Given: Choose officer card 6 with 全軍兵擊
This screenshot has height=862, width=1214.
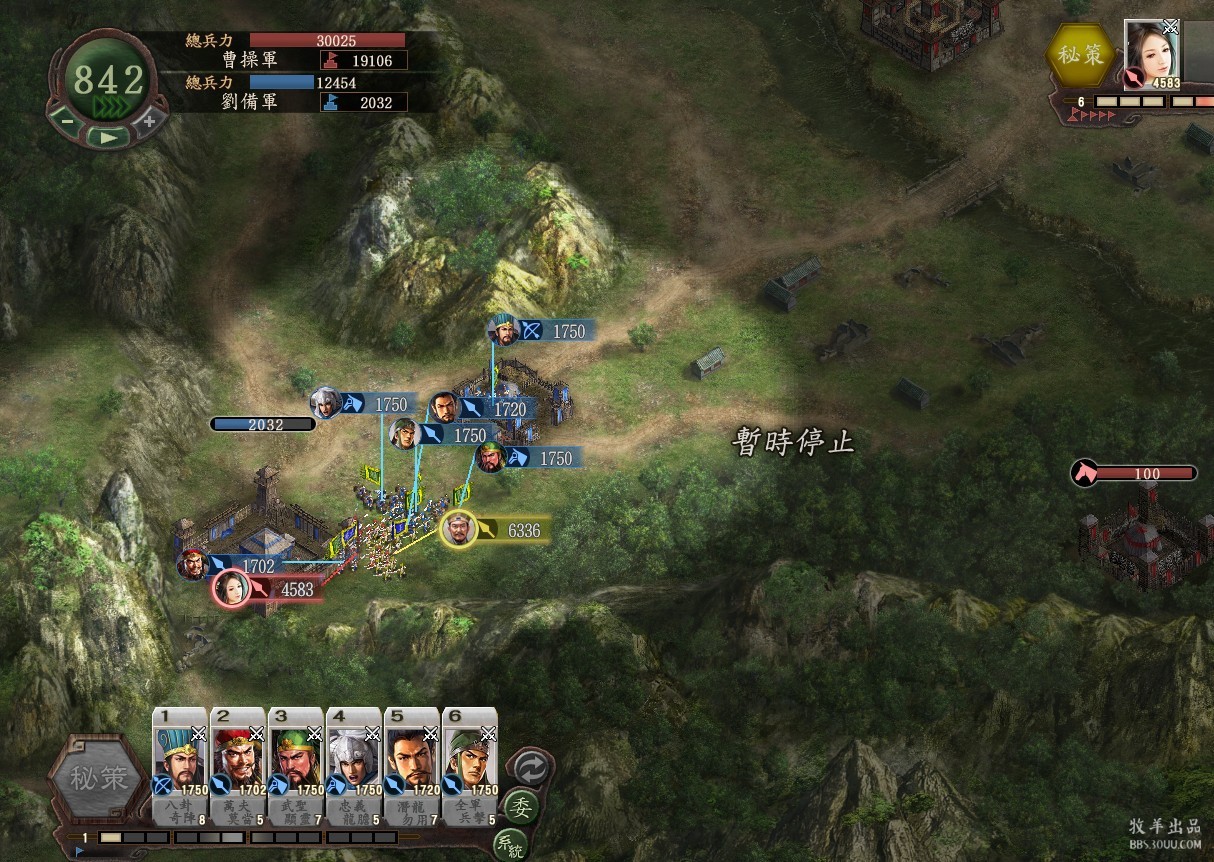Looking at the screenshot, I should tap(470, 766).
